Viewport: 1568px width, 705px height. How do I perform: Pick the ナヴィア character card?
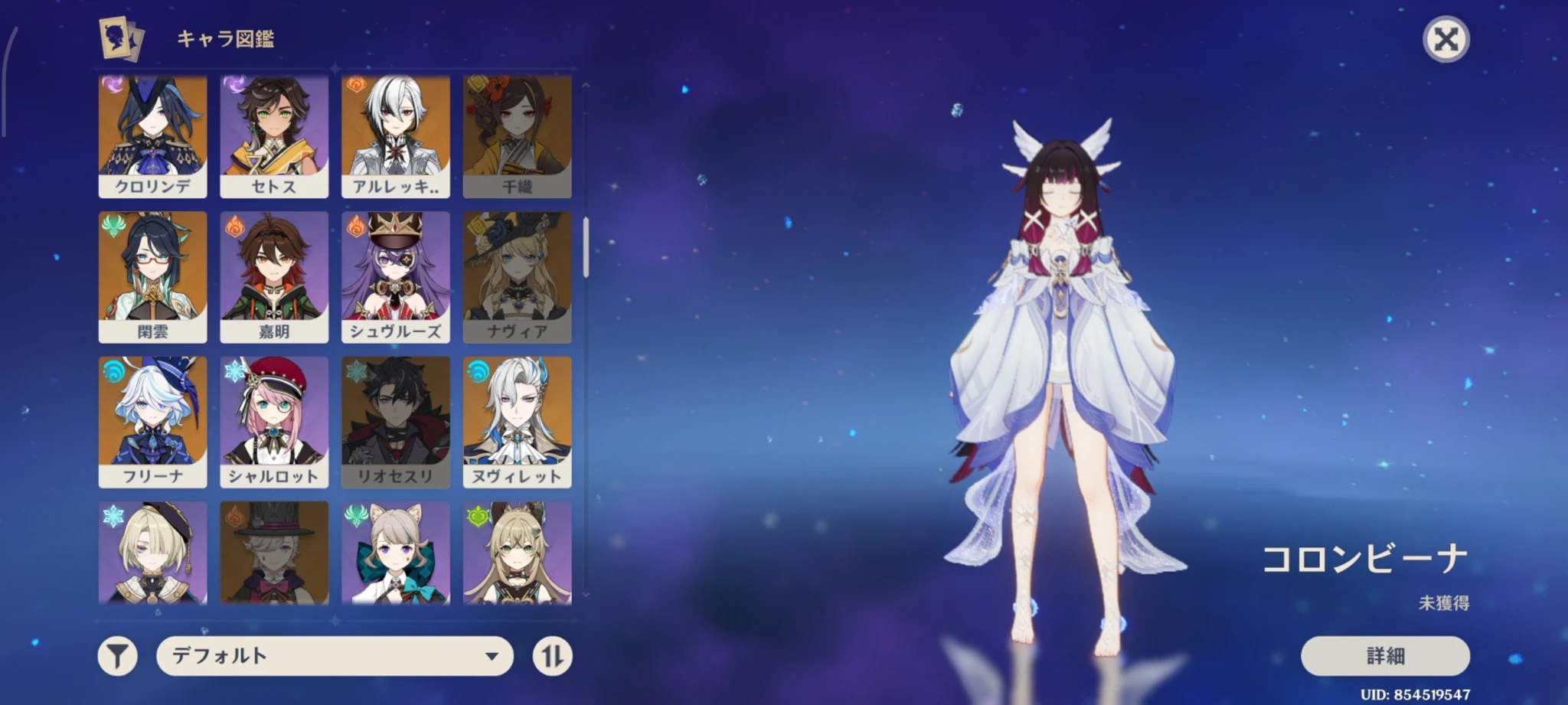[517, 276]
